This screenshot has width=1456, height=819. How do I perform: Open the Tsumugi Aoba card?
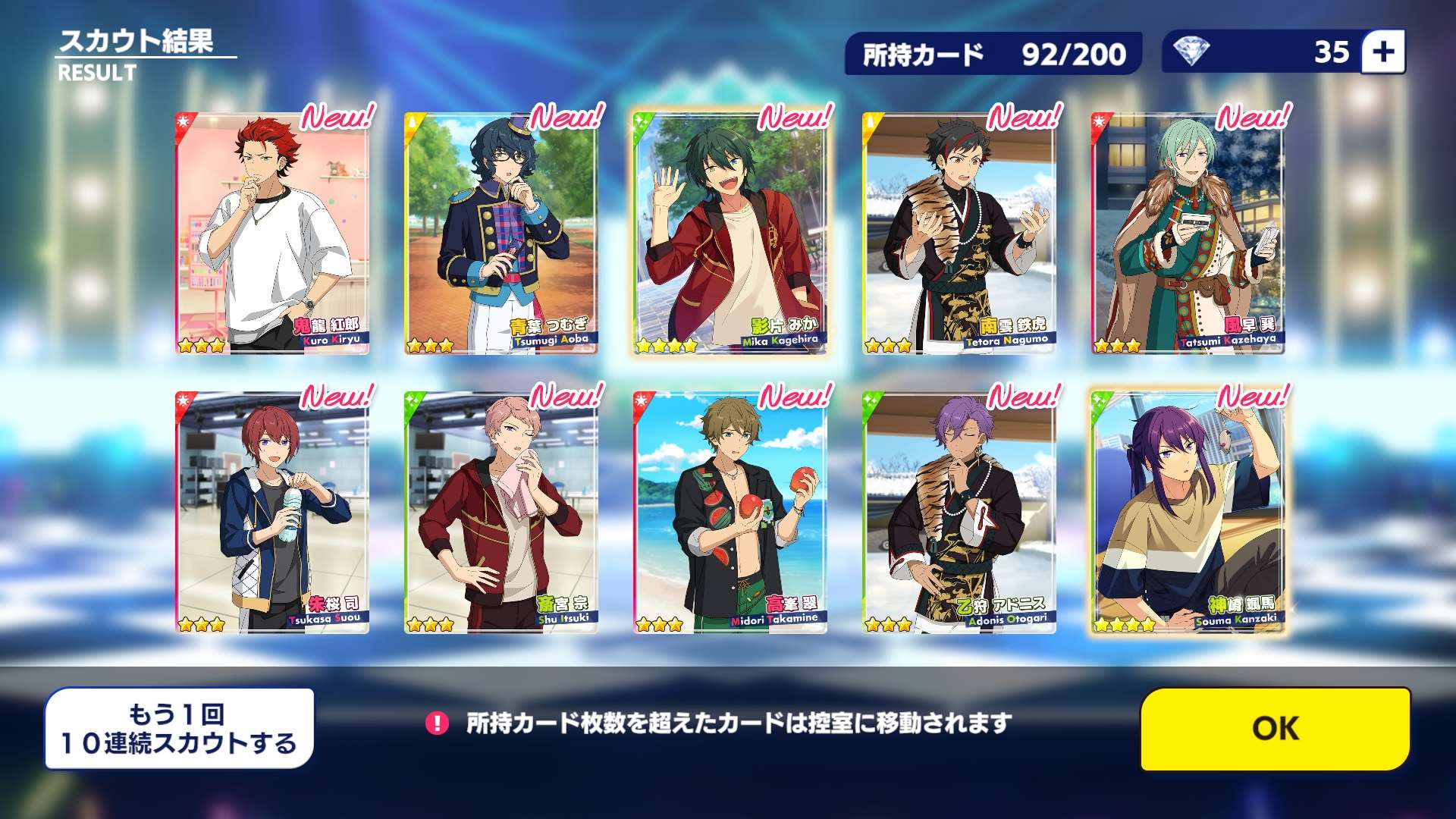(x=501, y=234)
